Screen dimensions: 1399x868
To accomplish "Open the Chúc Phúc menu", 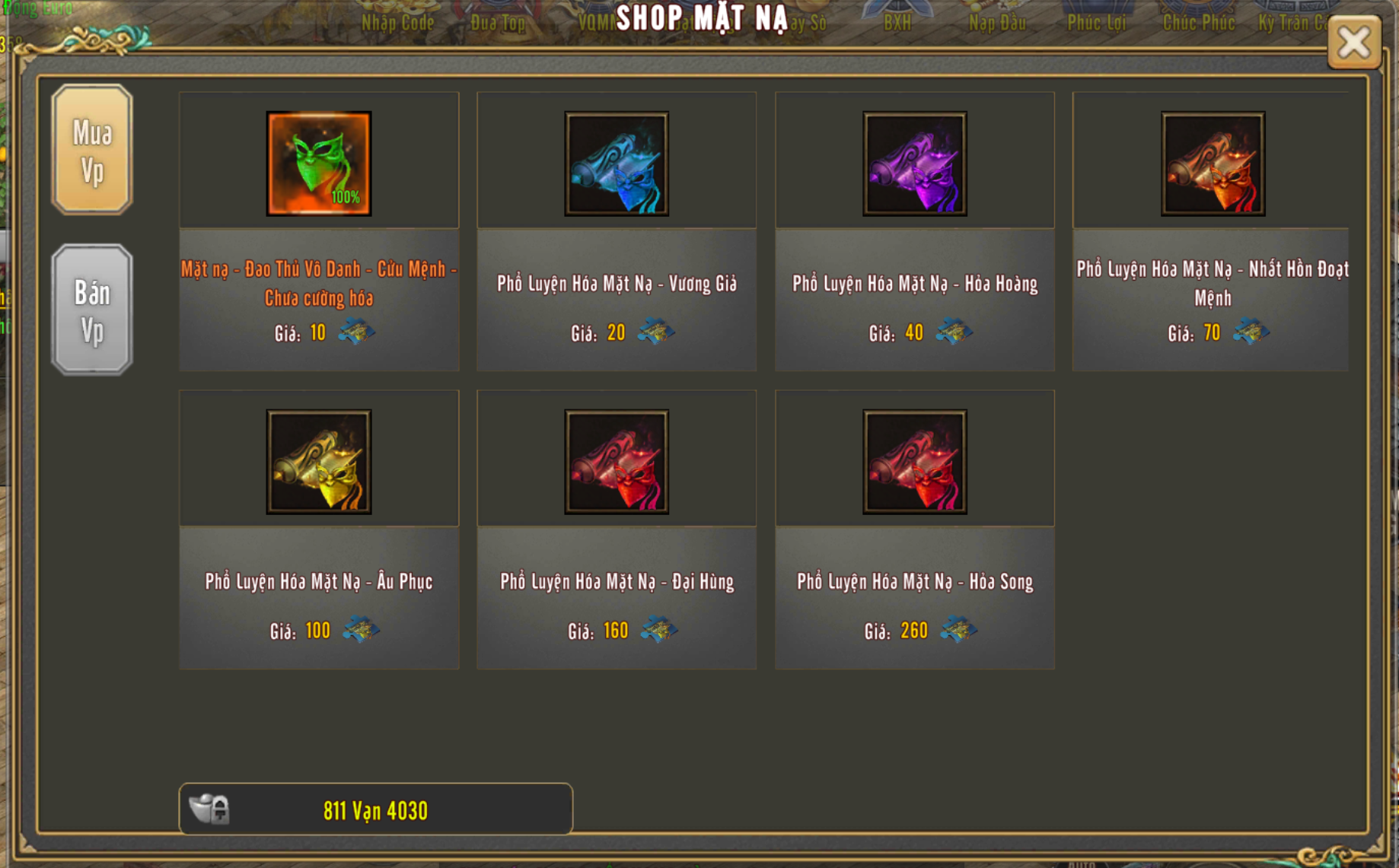I will tap(1198, 23).
